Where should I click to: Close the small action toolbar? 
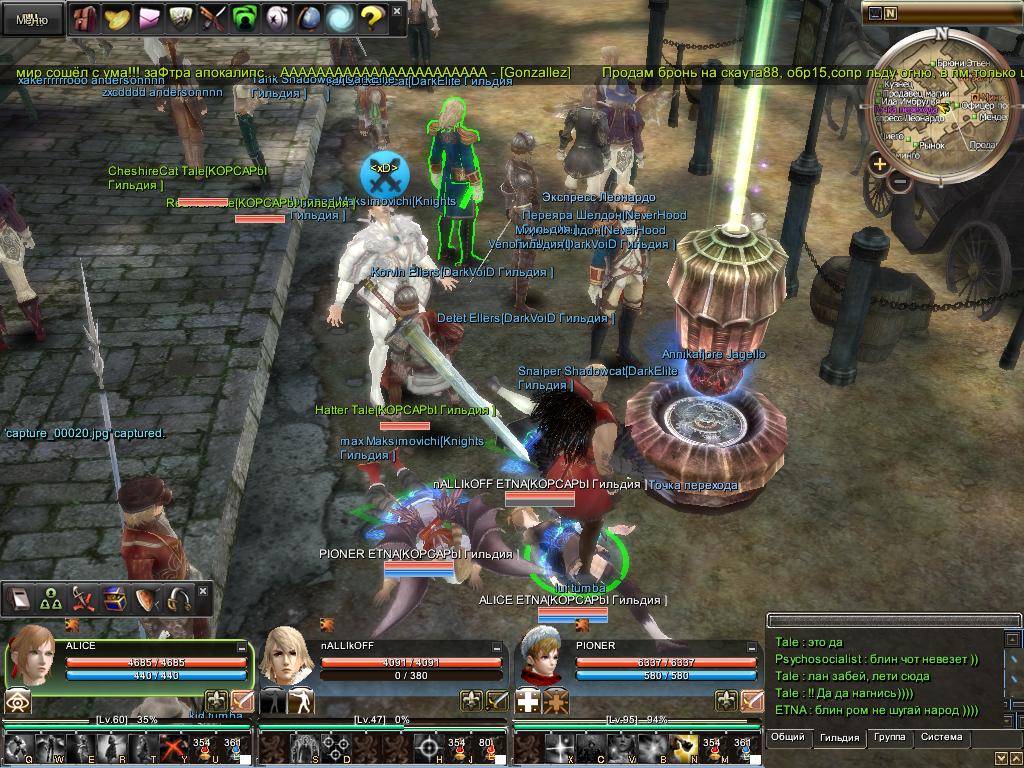click(203, 591)
